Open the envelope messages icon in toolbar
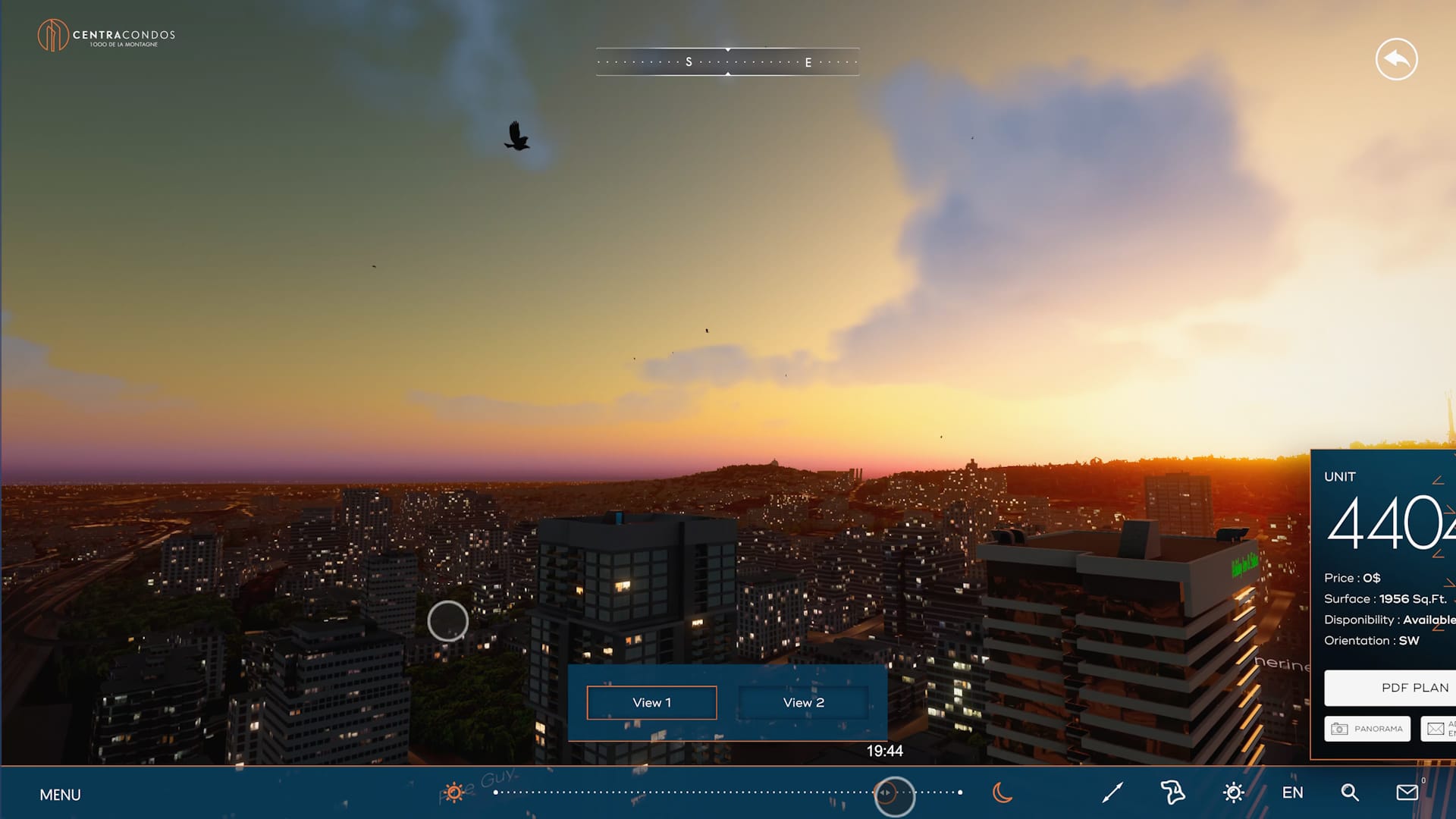 pyautogui.click(x=1407, y=792)
